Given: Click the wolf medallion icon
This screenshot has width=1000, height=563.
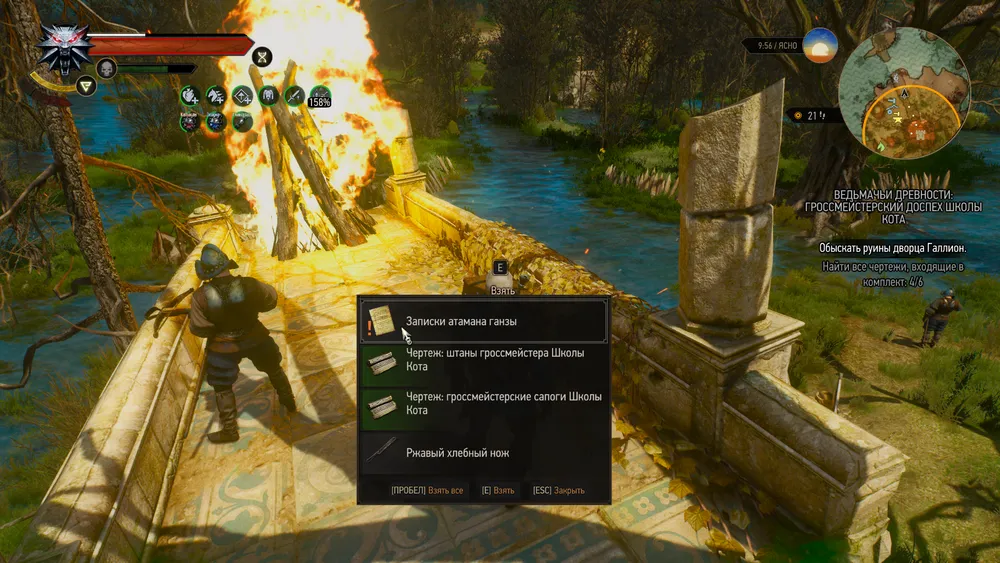Looking at the screenshot, I should click(66, 47).
